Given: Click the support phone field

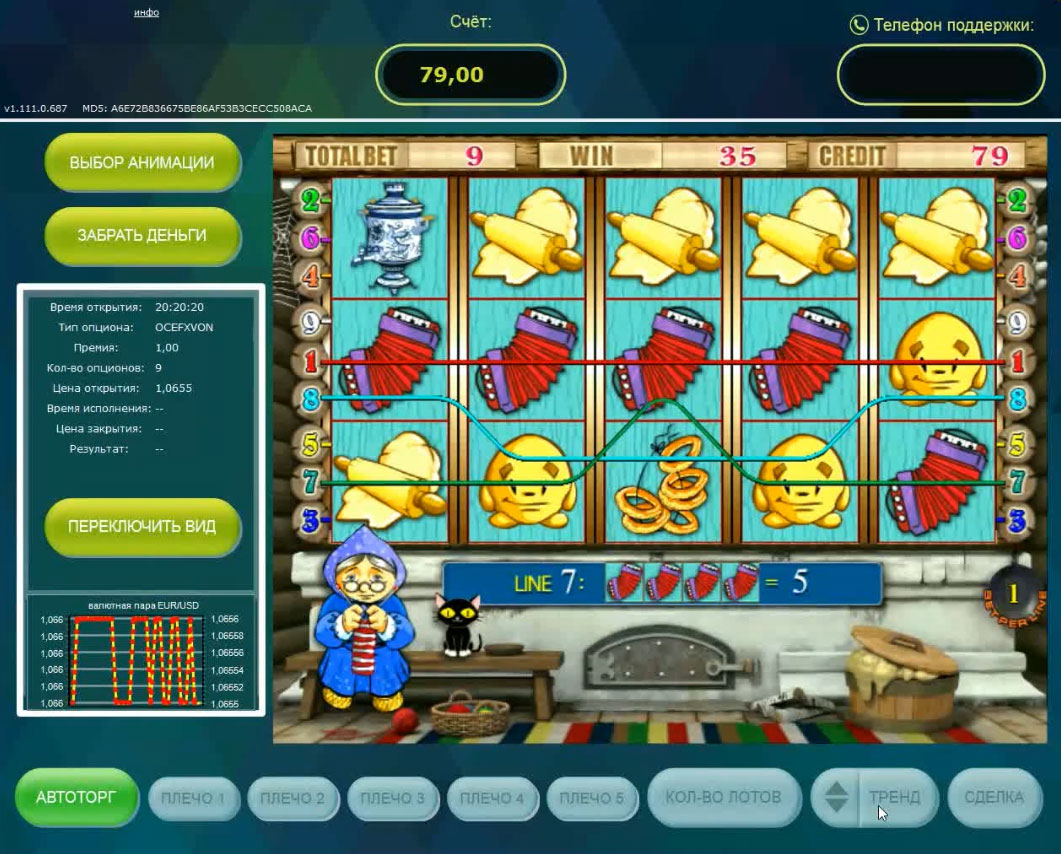Looking at the screenshot, I should [941, 75].
